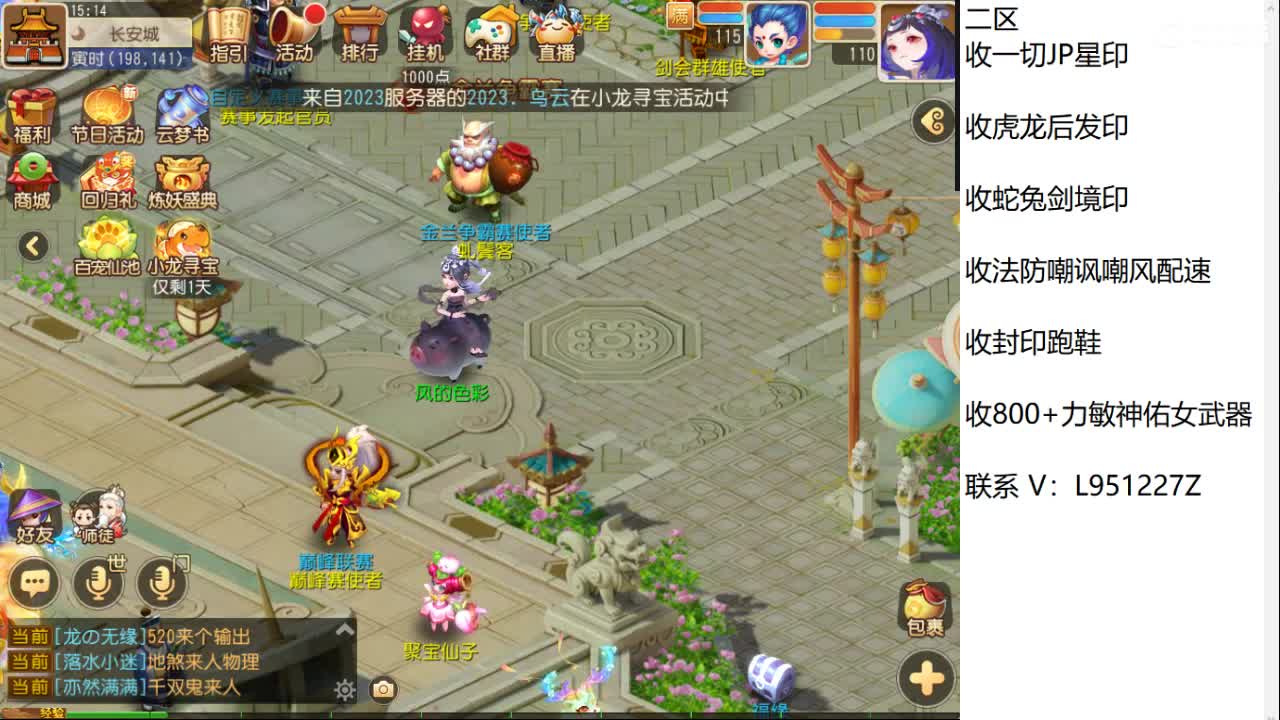
Task: Claim rewards in 福利 welfare panel
Action: pos(33,112)
